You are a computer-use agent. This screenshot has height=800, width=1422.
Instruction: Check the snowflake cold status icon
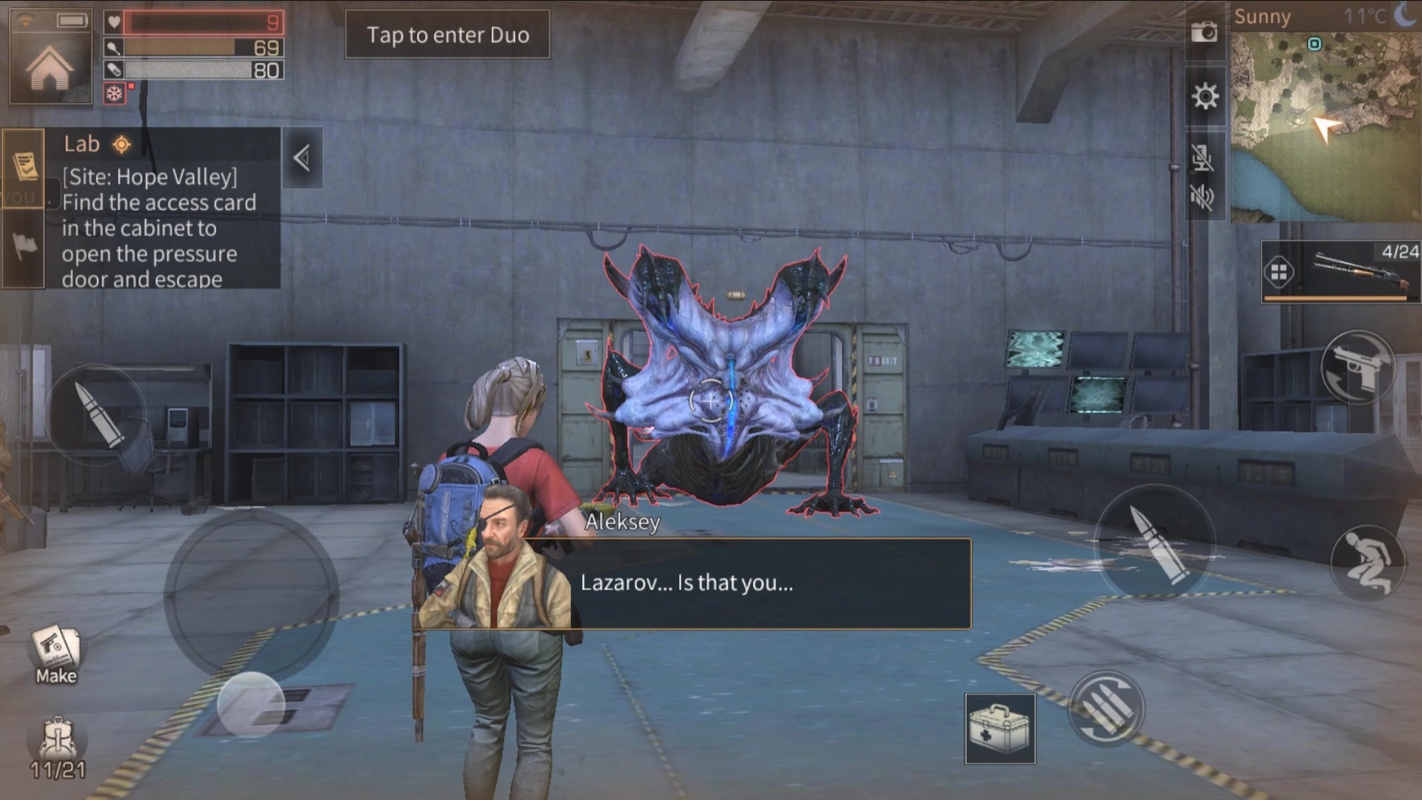115,94
